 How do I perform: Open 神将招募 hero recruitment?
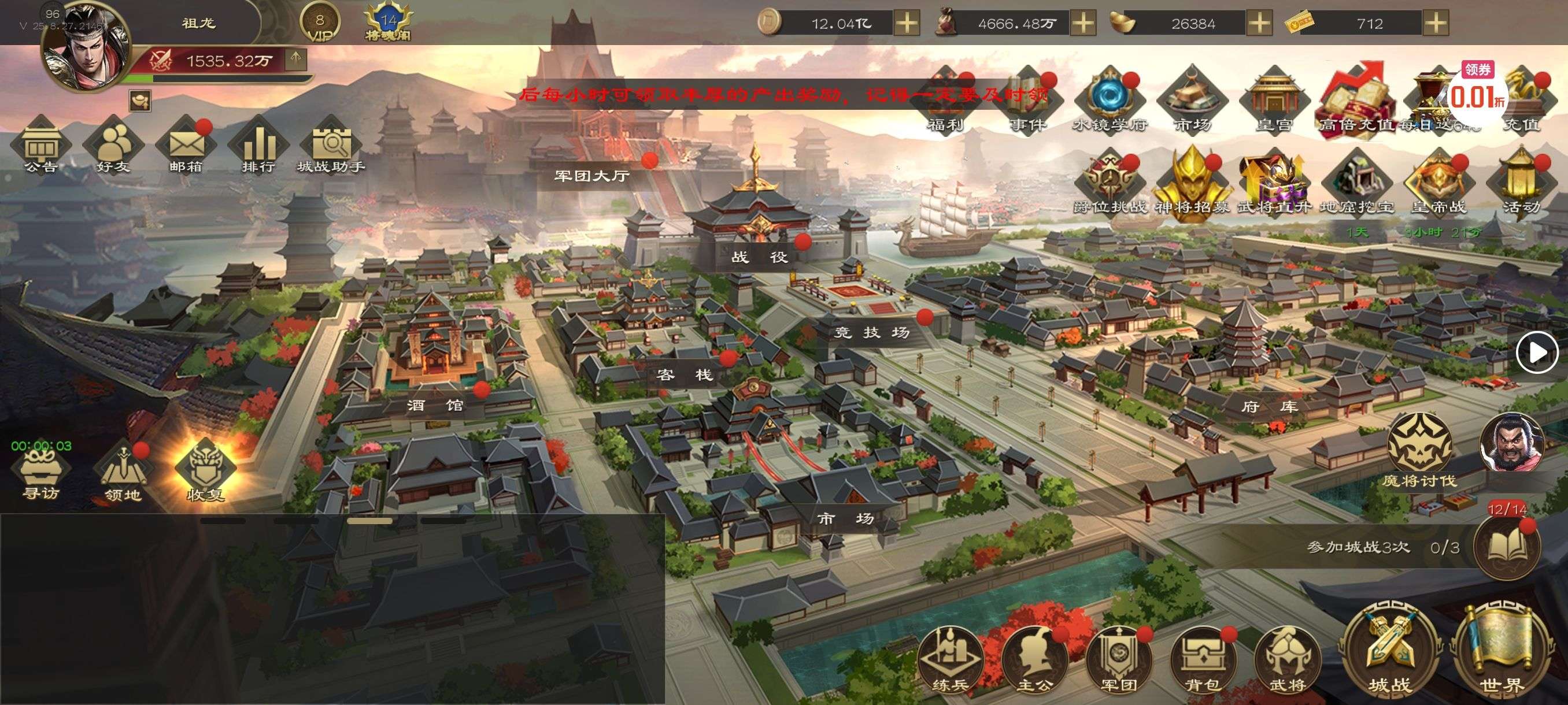click(x=1192, y=183)
